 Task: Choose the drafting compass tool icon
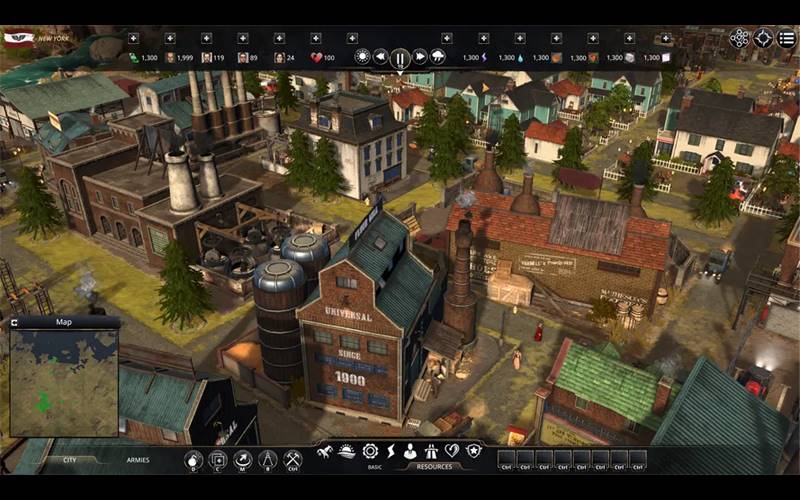pos(268,460)
